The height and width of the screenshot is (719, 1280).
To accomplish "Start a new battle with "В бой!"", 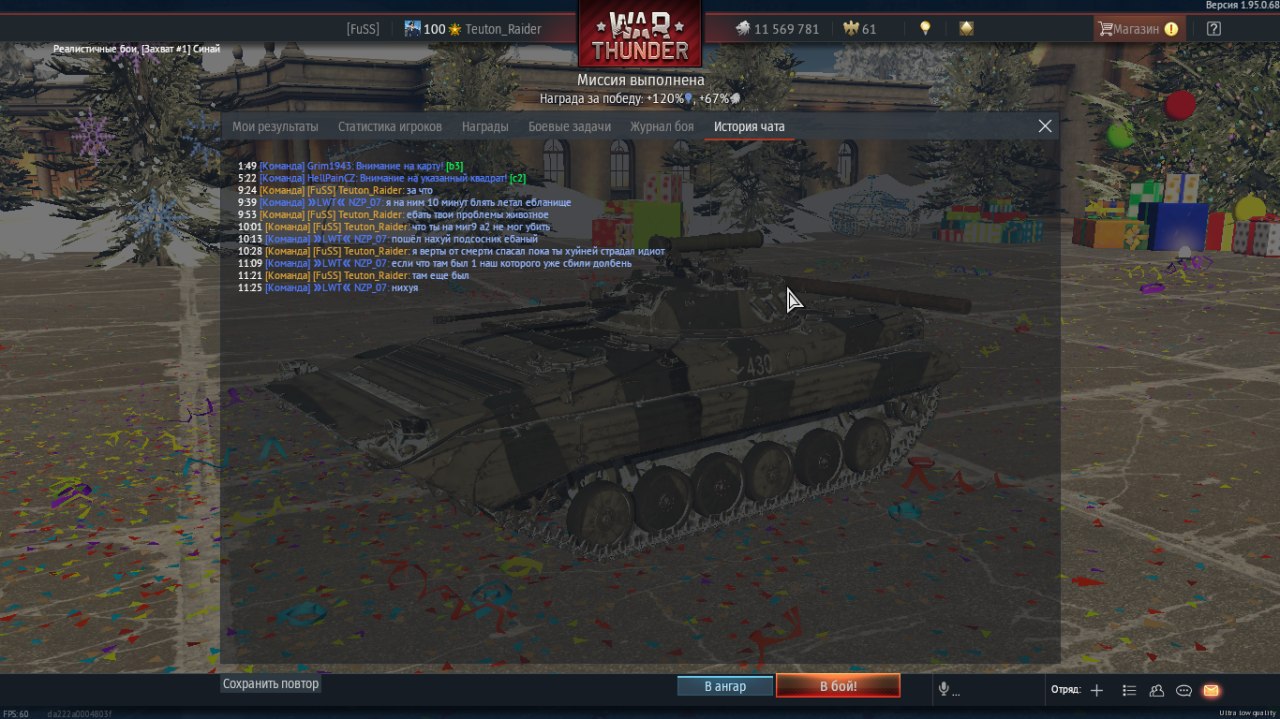I will point(838,686).
